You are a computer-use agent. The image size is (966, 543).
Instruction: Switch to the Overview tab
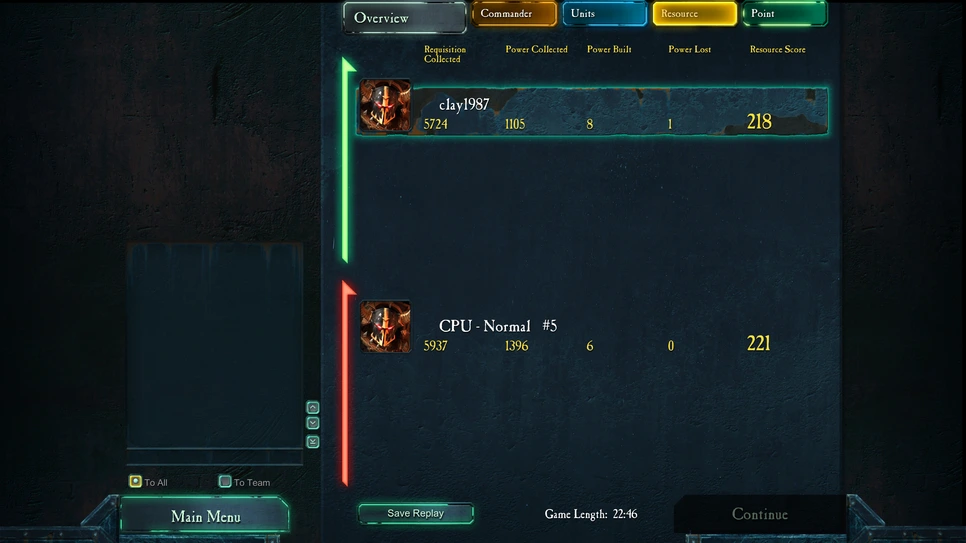click(404, 18)
